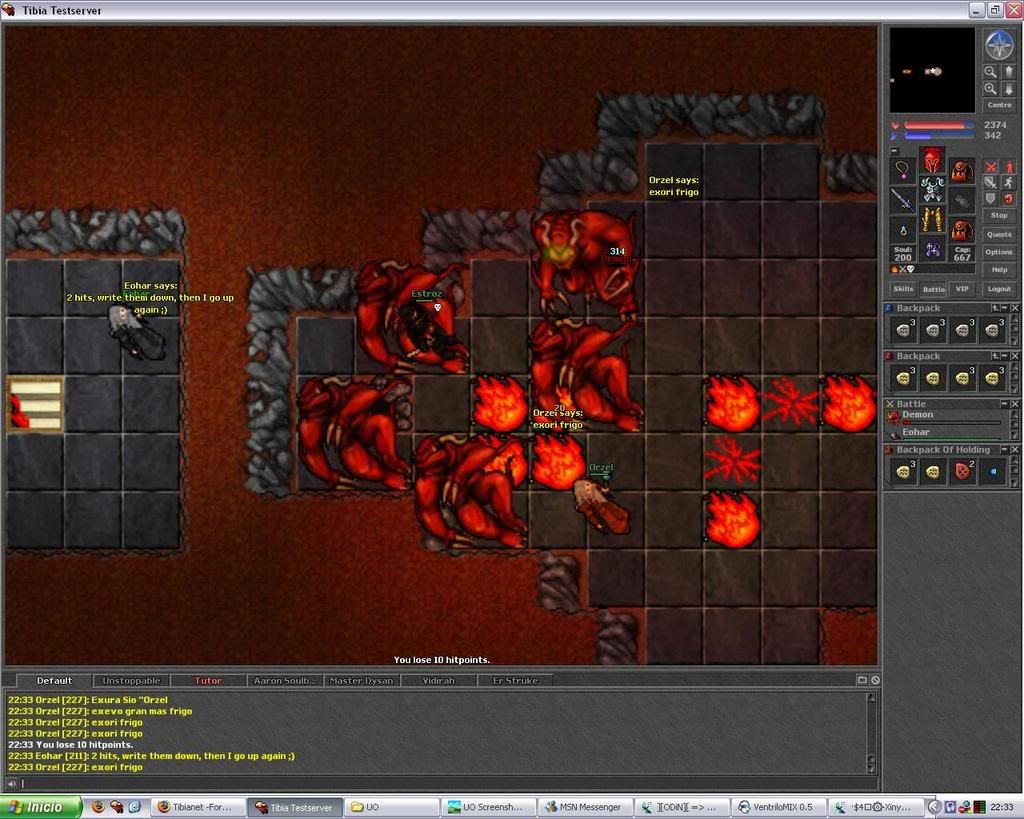Viewport: 1024px width, 819px height.
Task: Click the minimap compass rose
Action: point(999,45)
